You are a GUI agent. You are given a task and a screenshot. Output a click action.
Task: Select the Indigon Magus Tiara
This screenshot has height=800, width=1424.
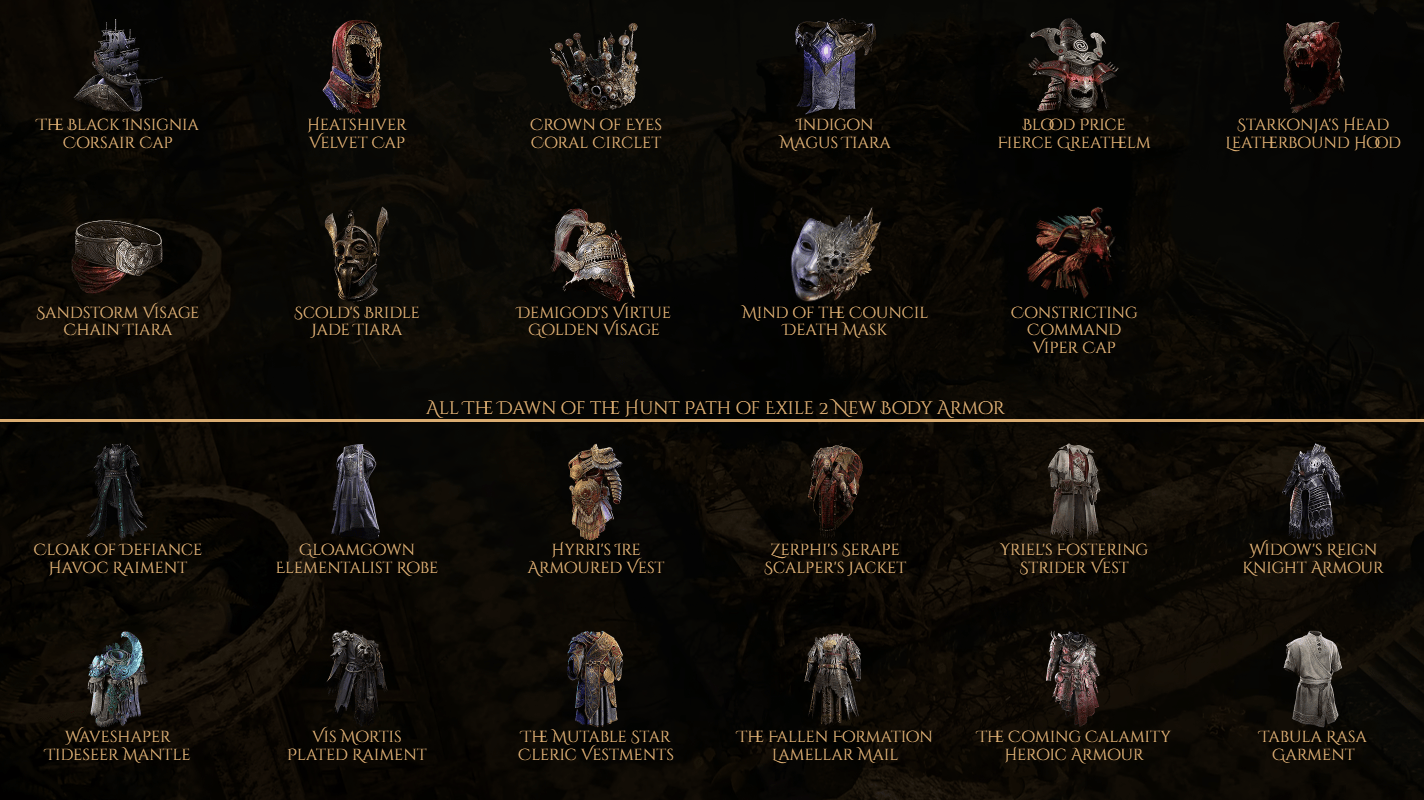[x=835, y=65]
